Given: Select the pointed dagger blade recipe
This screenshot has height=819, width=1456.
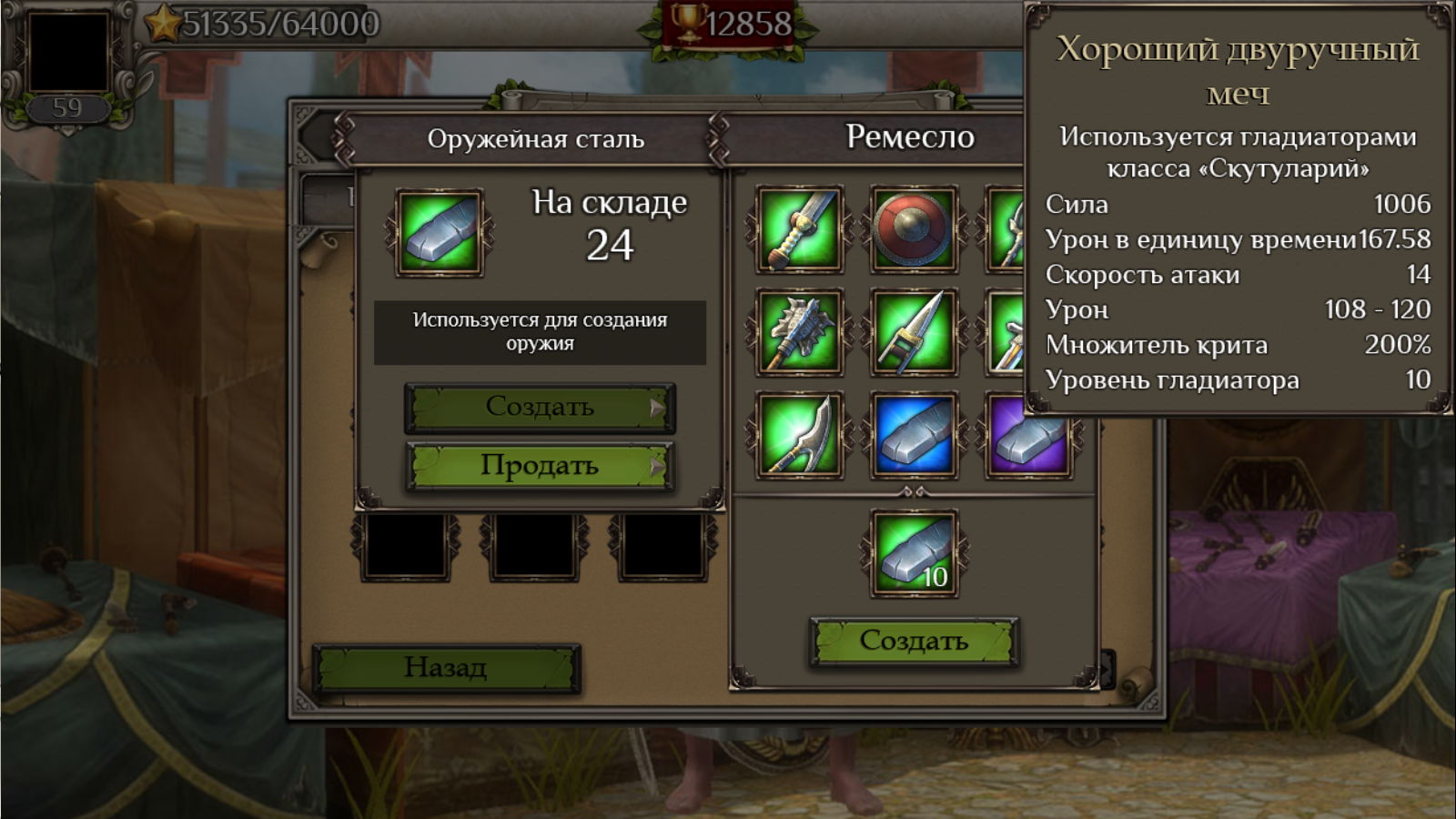Looking at the screenshot, I should (x=914, y=333).
